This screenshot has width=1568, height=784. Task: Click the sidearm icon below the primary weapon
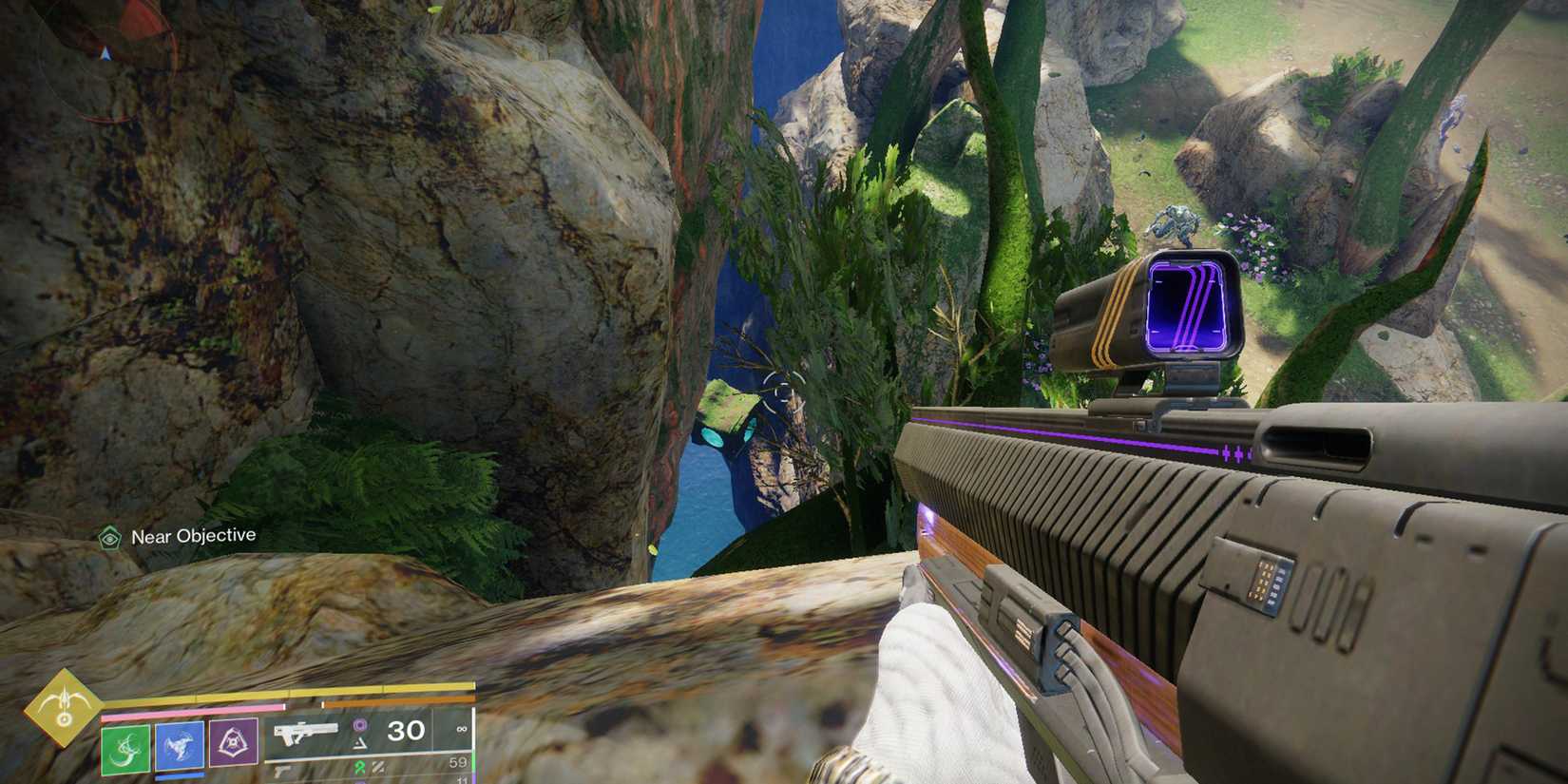(x=283, y=772)
